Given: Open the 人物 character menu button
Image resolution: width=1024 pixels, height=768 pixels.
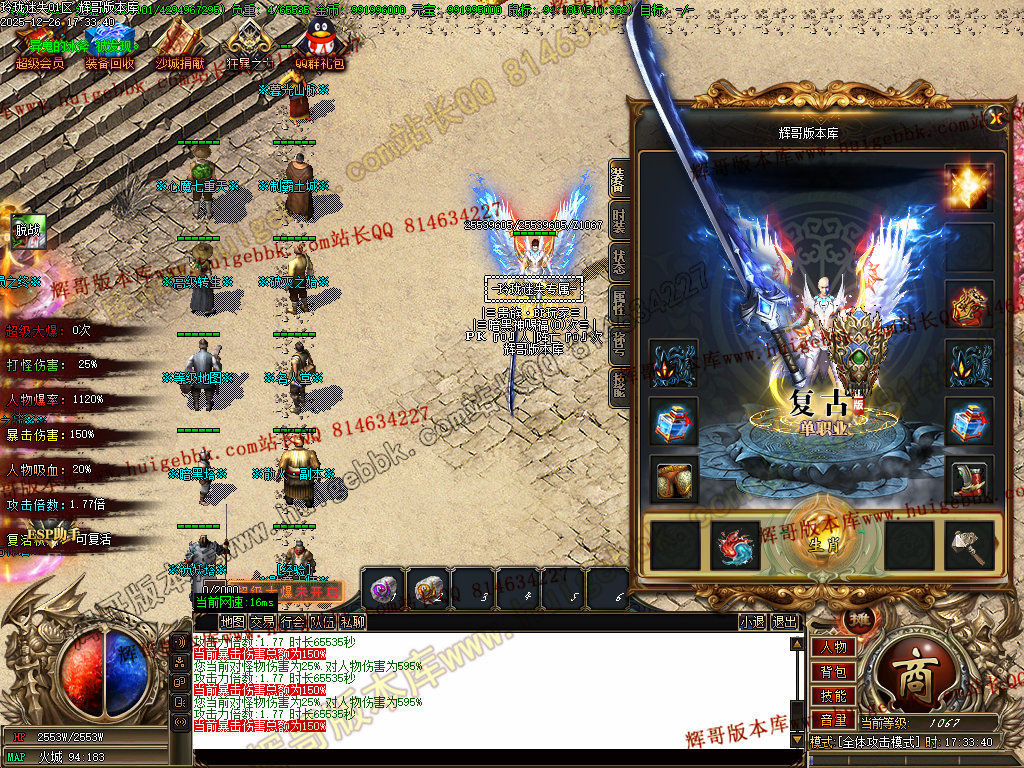Looking at the screenshot, I should (833, 648).
